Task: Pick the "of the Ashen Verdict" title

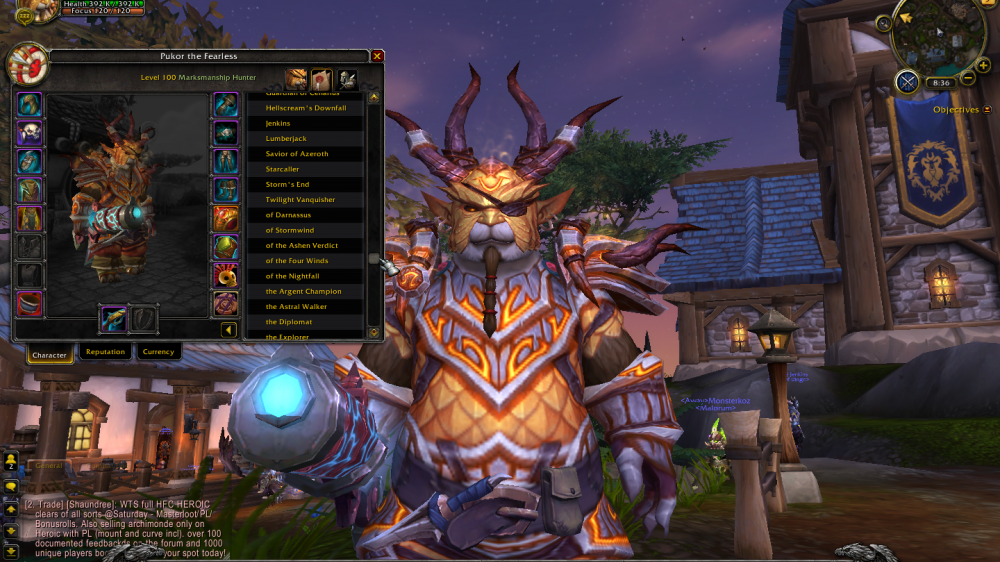Action: pos(305,245)
